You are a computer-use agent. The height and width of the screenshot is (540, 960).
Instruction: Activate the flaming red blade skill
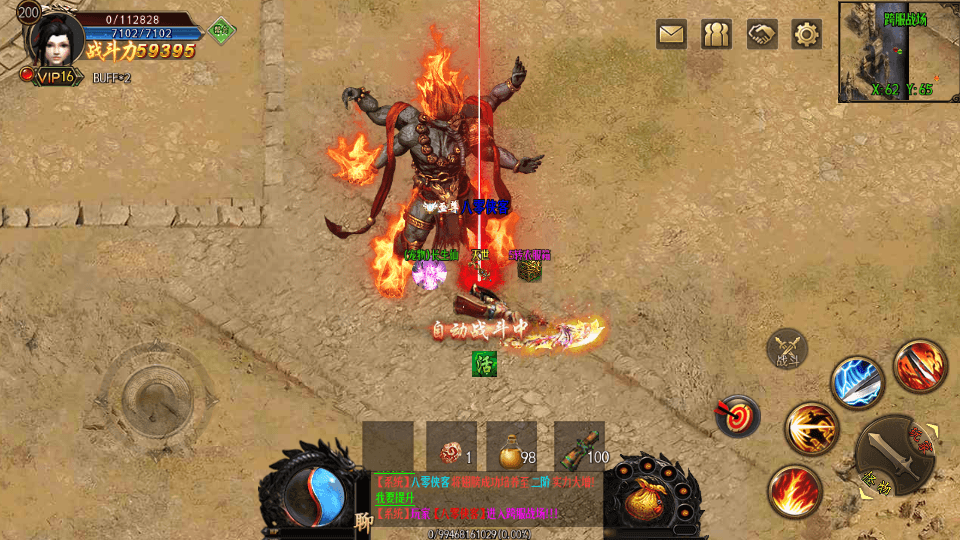click(x=919, y=365)
